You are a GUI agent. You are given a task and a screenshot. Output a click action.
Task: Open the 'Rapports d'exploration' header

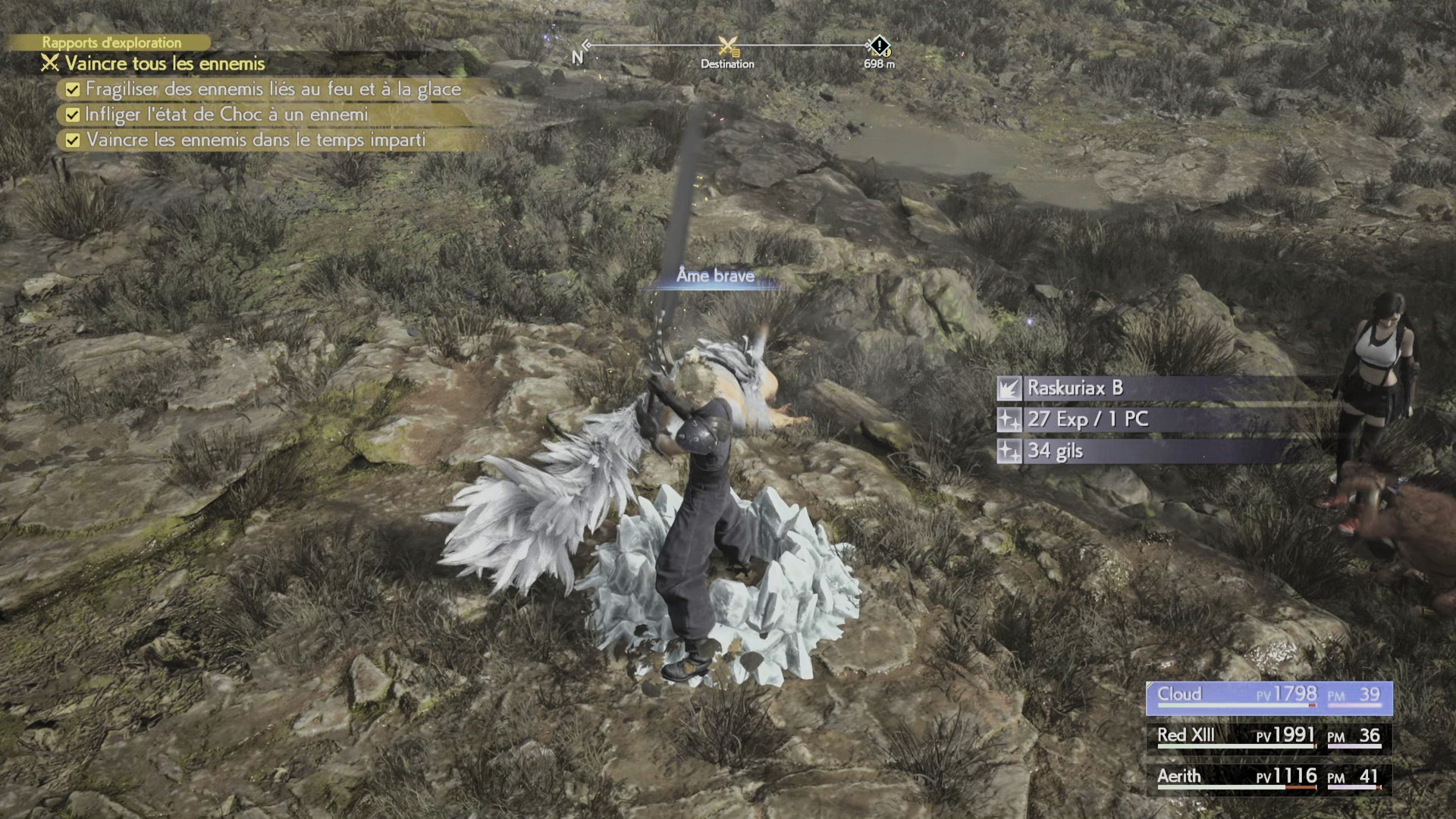[111, 42]
